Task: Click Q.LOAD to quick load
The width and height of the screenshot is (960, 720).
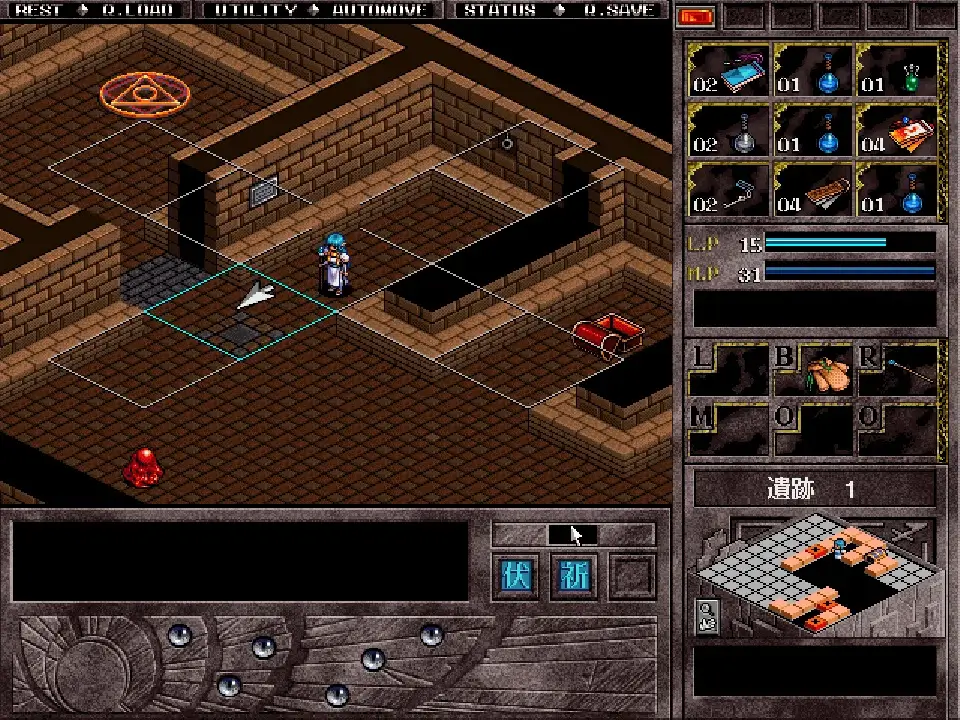Action: coord(138,10)
